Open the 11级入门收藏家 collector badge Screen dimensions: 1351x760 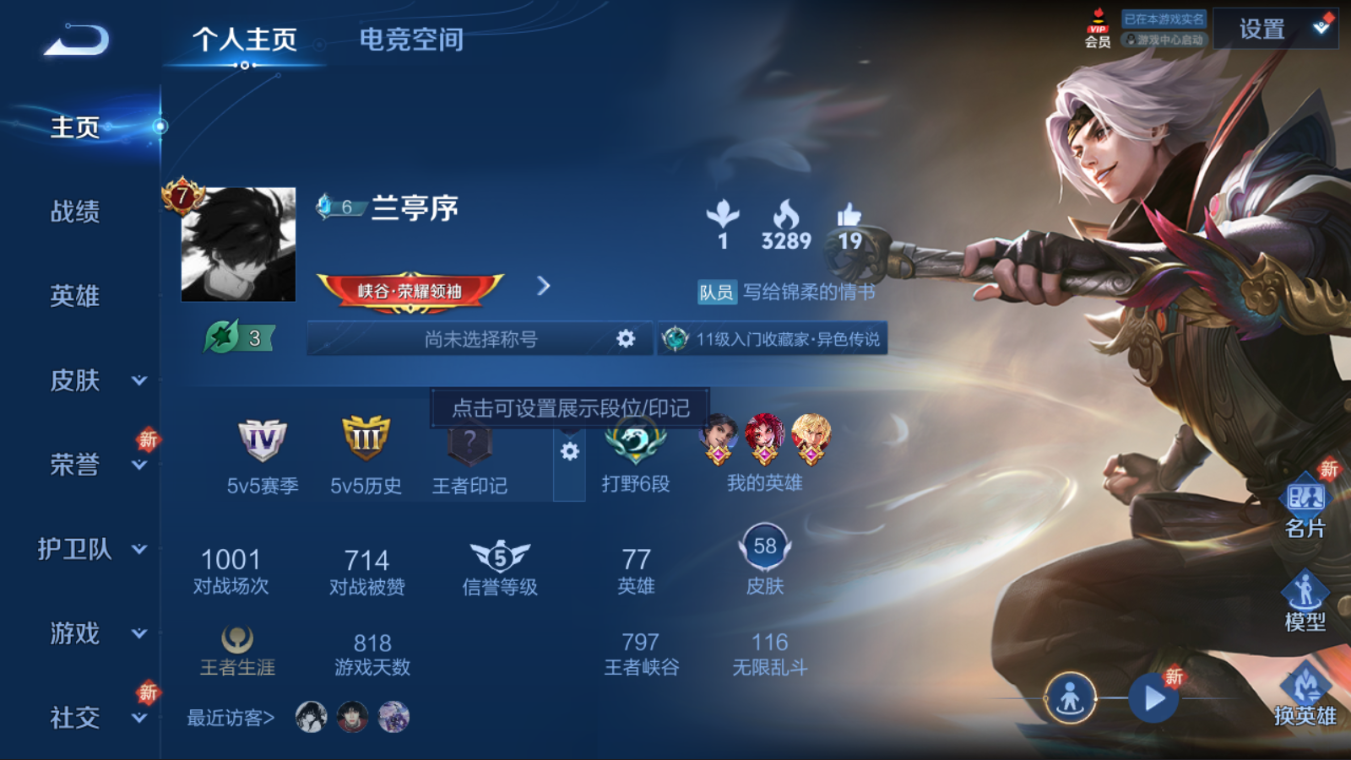(x=773, y=339)
